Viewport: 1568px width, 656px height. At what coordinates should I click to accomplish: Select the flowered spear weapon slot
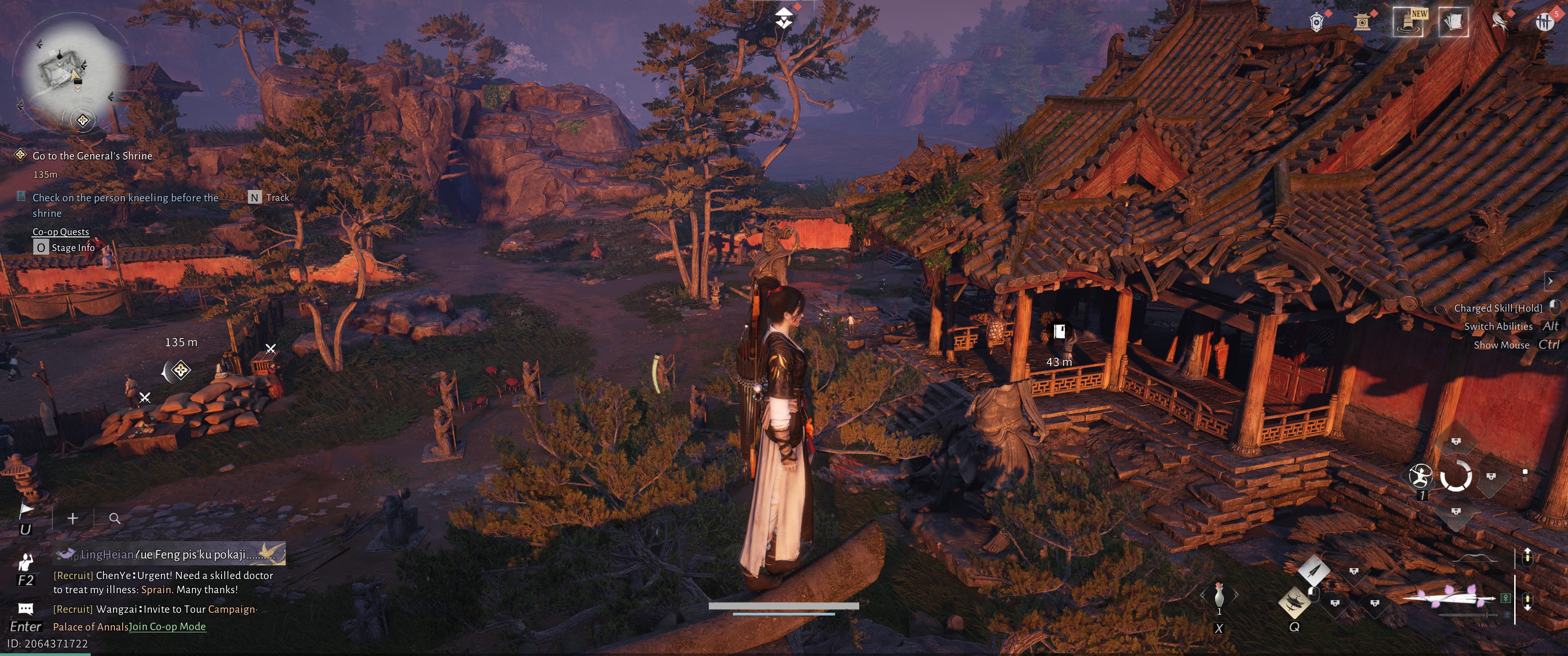pos(1449,599)
